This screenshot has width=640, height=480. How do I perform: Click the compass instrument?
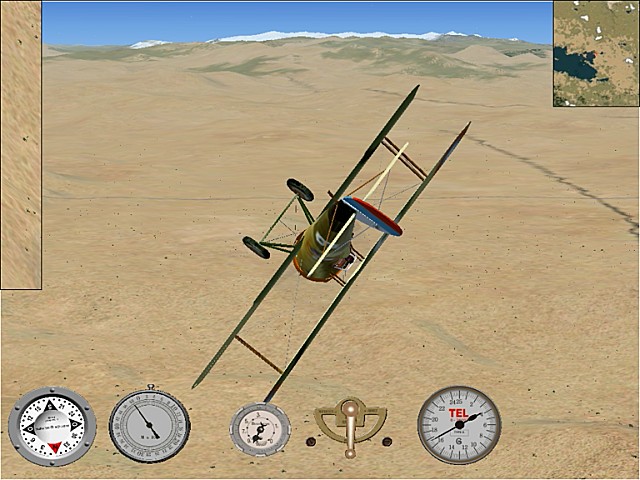click(x=51, y=426)
